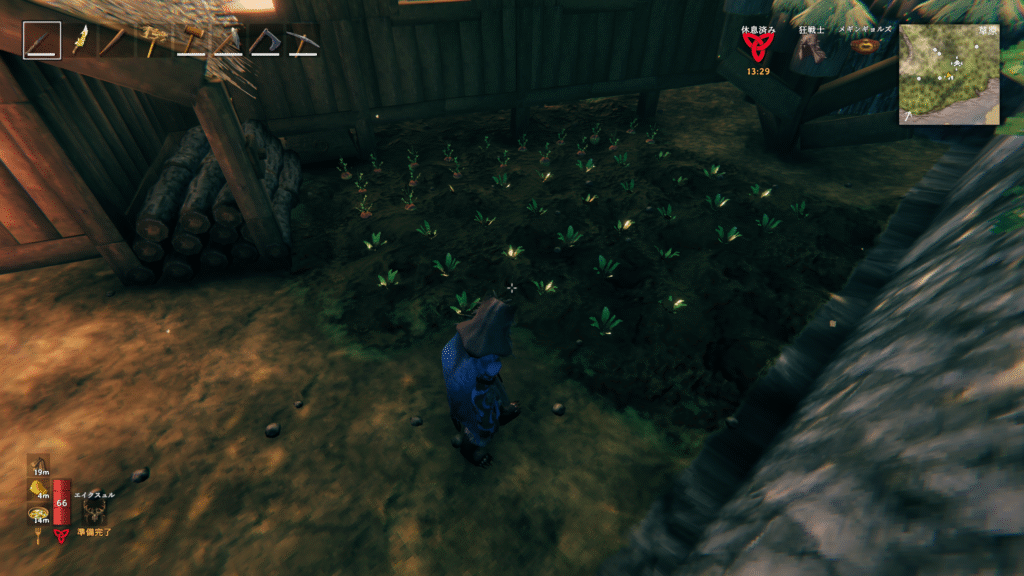Equip the wooden hammer from the hotbar
Image resolution: width=1024 pixels, height=576 pixels.
click(190, 41)
